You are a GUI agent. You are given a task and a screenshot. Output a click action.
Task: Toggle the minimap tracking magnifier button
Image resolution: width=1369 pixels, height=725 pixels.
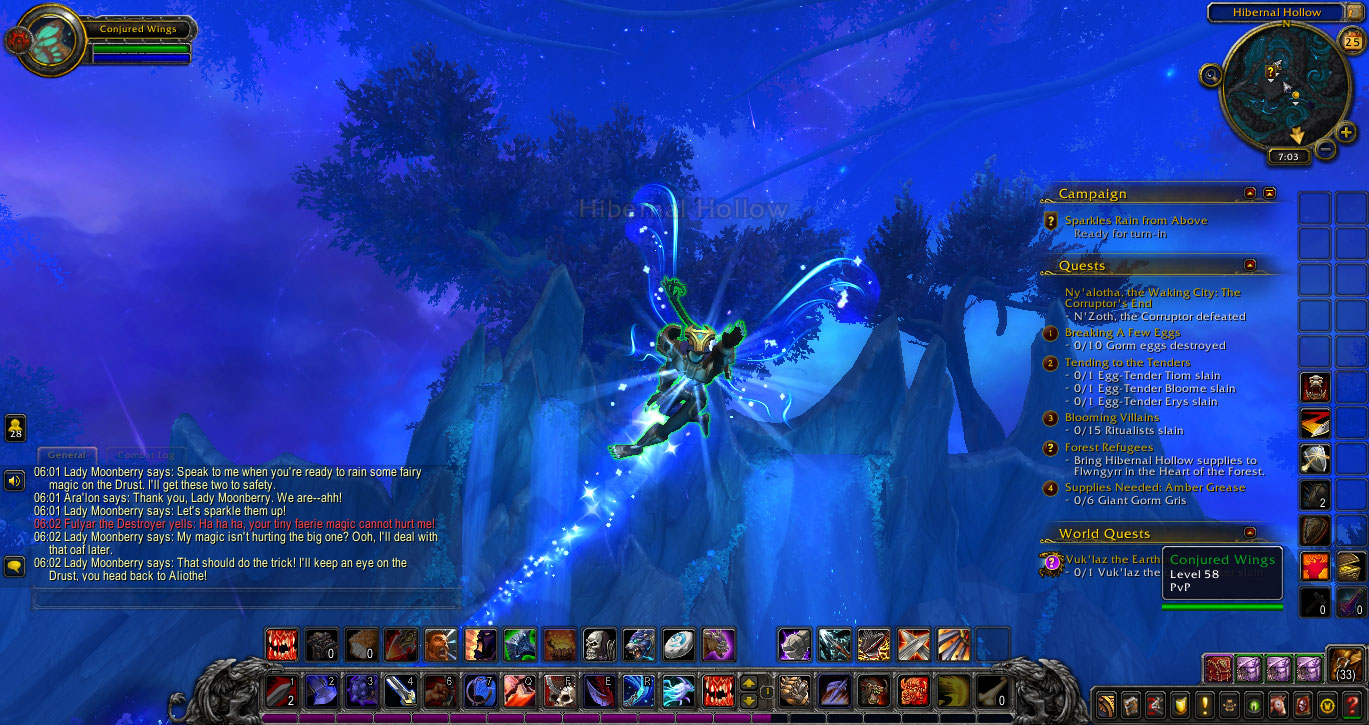(1212, 74)
